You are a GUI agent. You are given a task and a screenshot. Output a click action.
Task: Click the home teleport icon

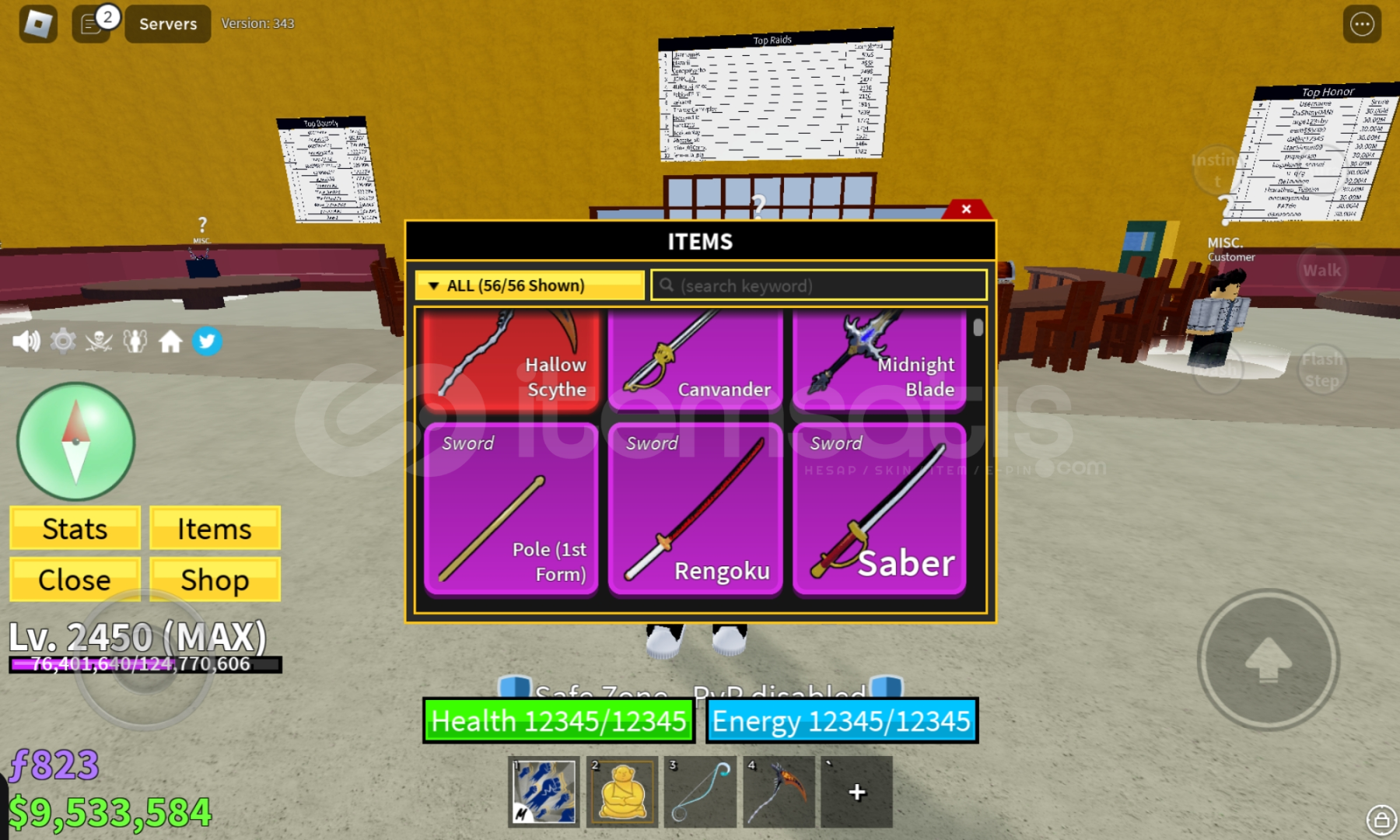(171, 342)
